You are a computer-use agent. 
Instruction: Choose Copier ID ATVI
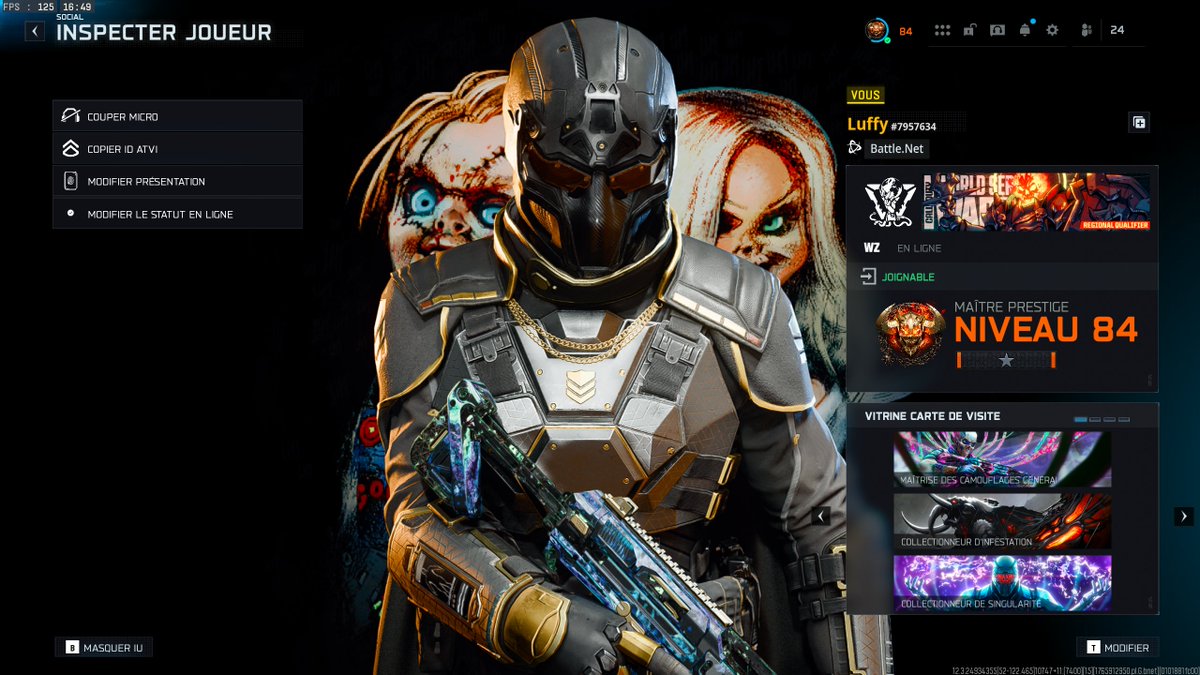[x=177, y=149]
